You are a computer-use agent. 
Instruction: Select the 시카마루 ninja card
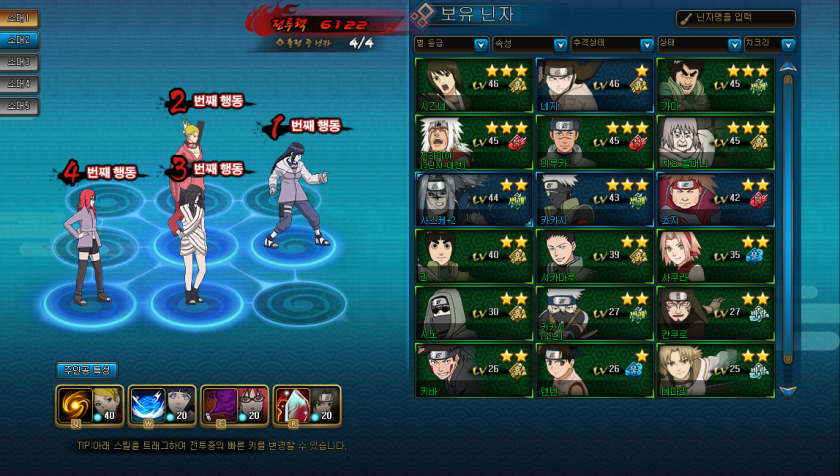pyautogui.click(x=594, y=255)
